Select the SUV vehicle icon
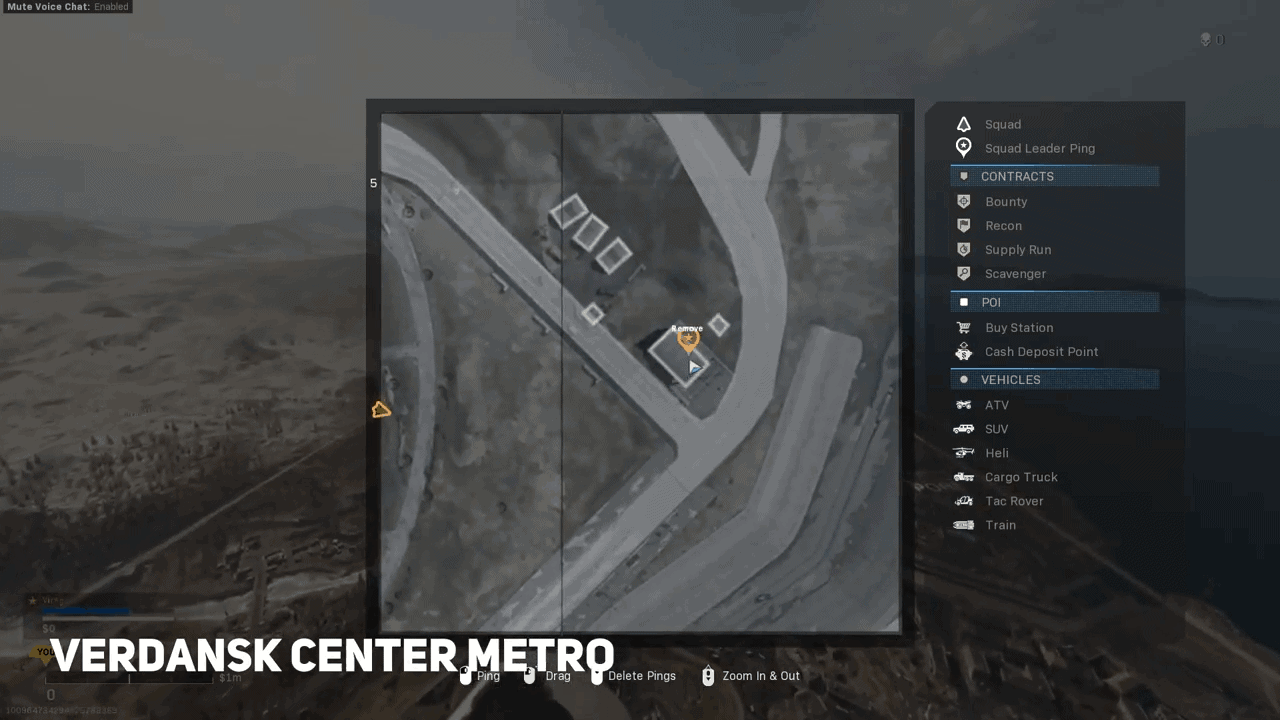Image resolution: width=1280 pixels, height=720 pixels. coord(963,428)
